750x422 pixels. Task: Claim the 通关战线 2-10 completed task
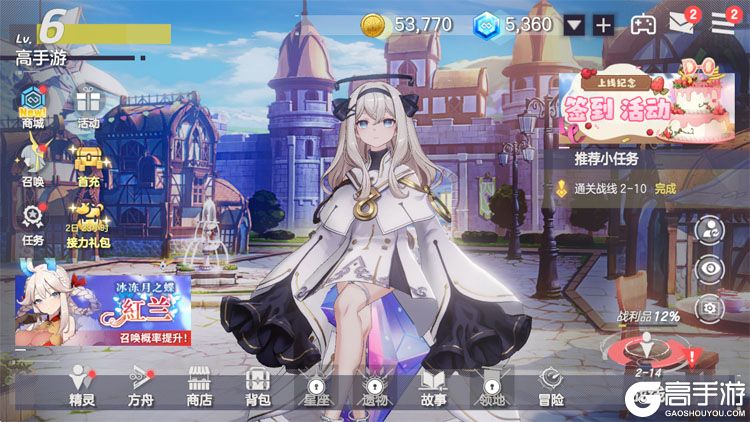pyautogui.click(x=625, y=187)
